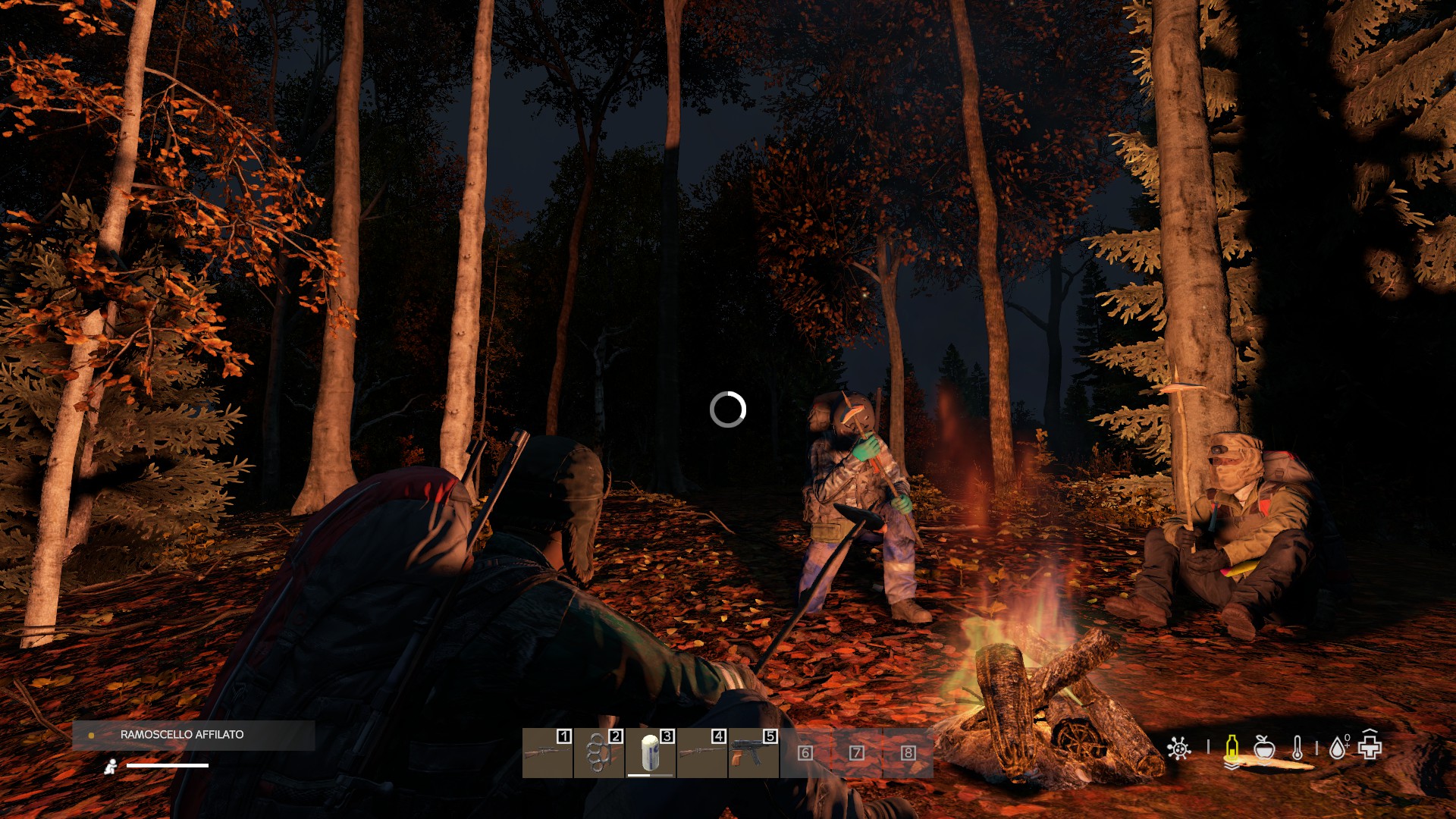Choose the bandage roll in slot 3
The image size is (1456, 819).
tap(650, 753)
